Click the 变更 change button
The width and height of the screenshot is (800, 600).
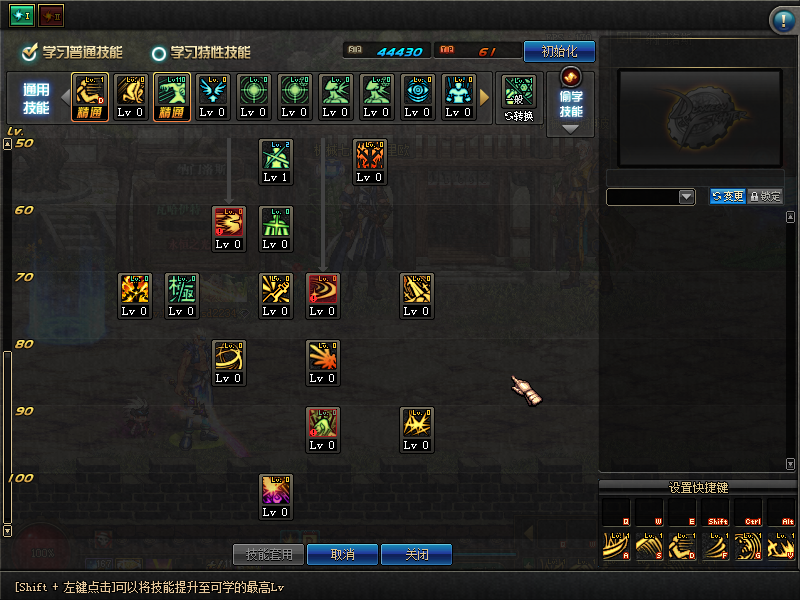tap(727, 197)
